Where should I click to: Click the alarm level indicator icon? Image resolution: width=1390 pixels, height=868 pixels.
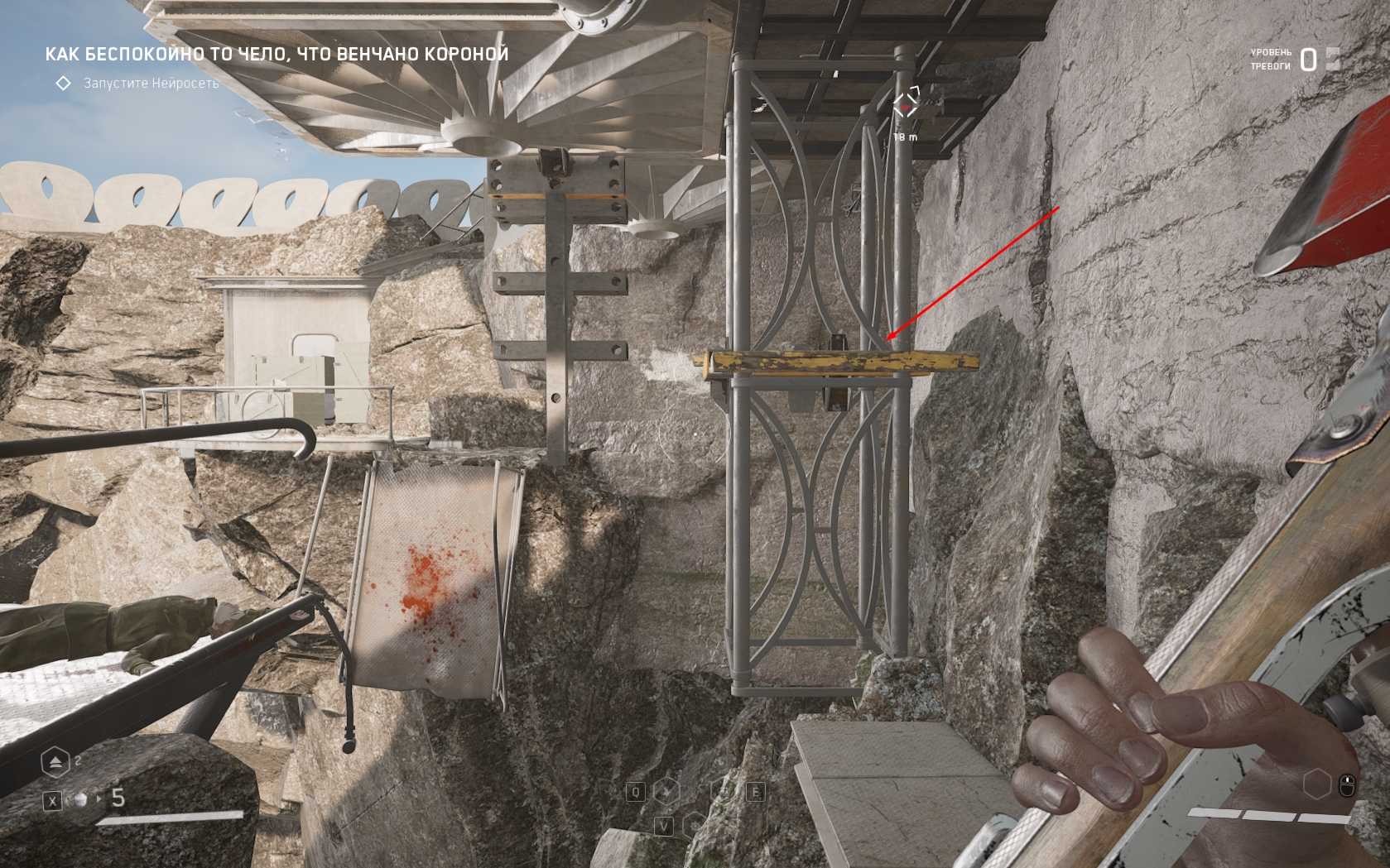[1332, 59]
